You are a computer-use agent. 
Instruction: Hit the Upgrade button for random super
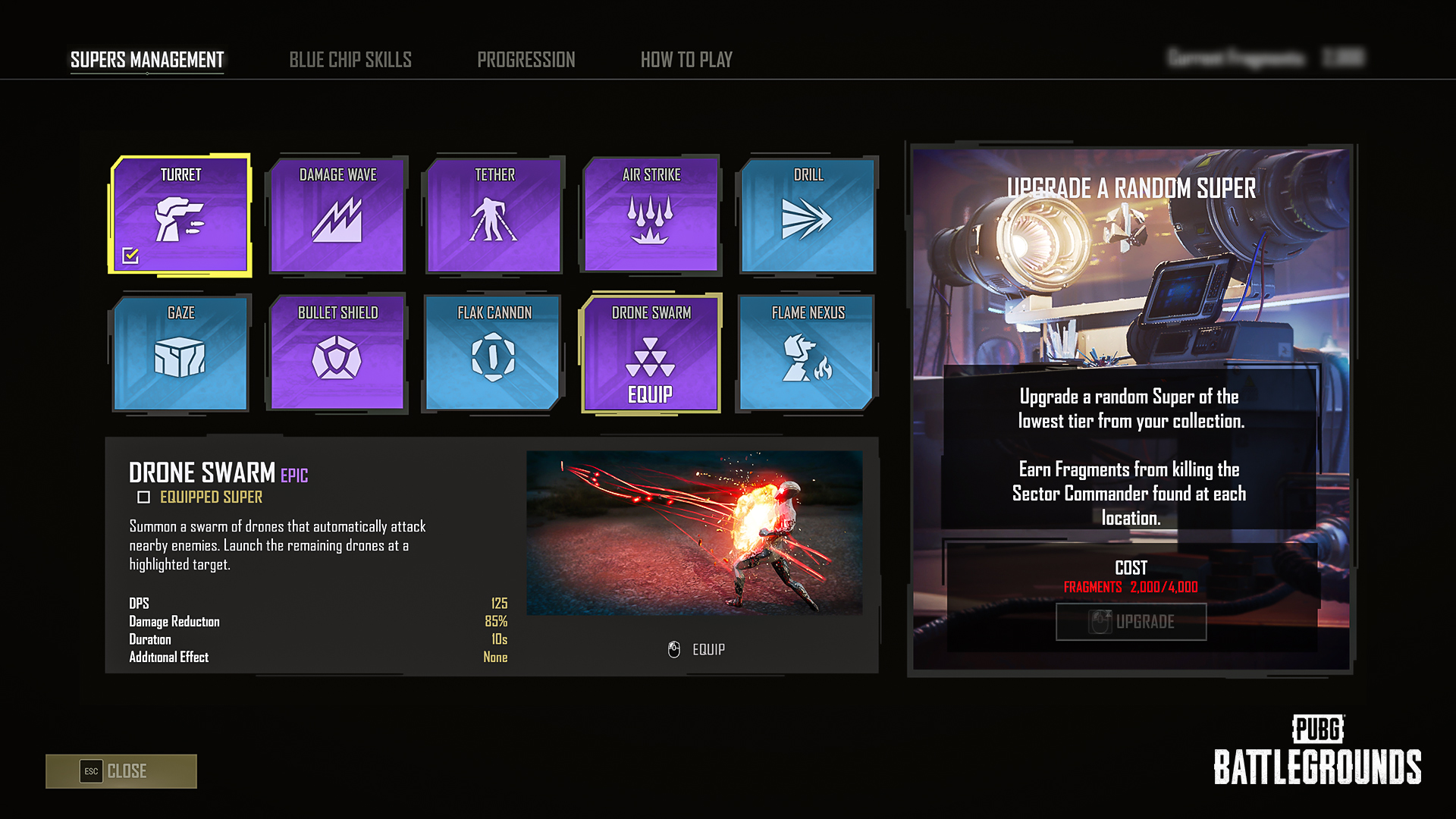tap(1131, 622)
